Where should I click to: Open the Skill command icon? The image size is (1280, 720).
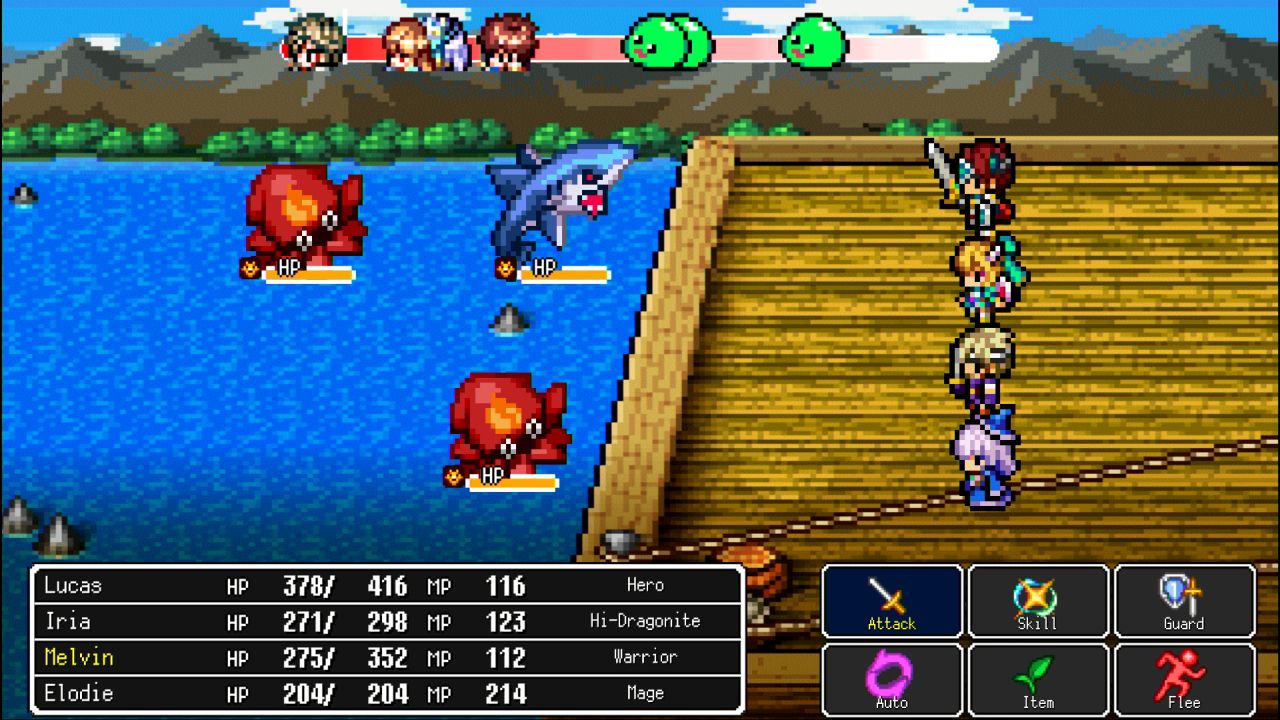coord(1037,600)
